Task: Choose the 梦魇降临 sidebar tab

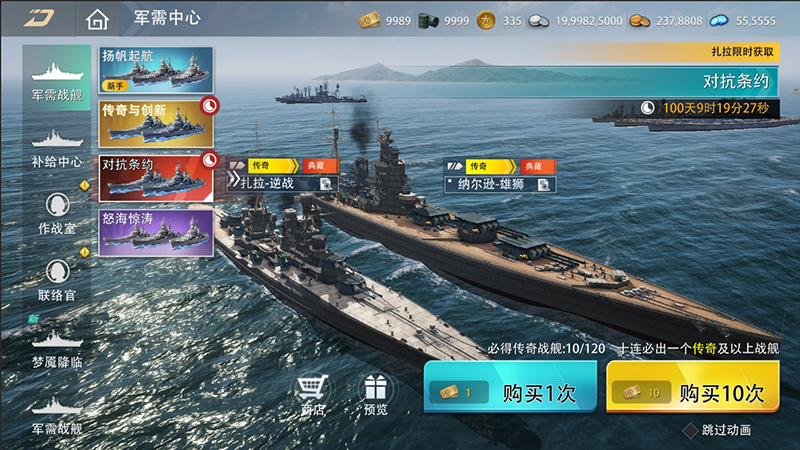Action: point(56,346)
